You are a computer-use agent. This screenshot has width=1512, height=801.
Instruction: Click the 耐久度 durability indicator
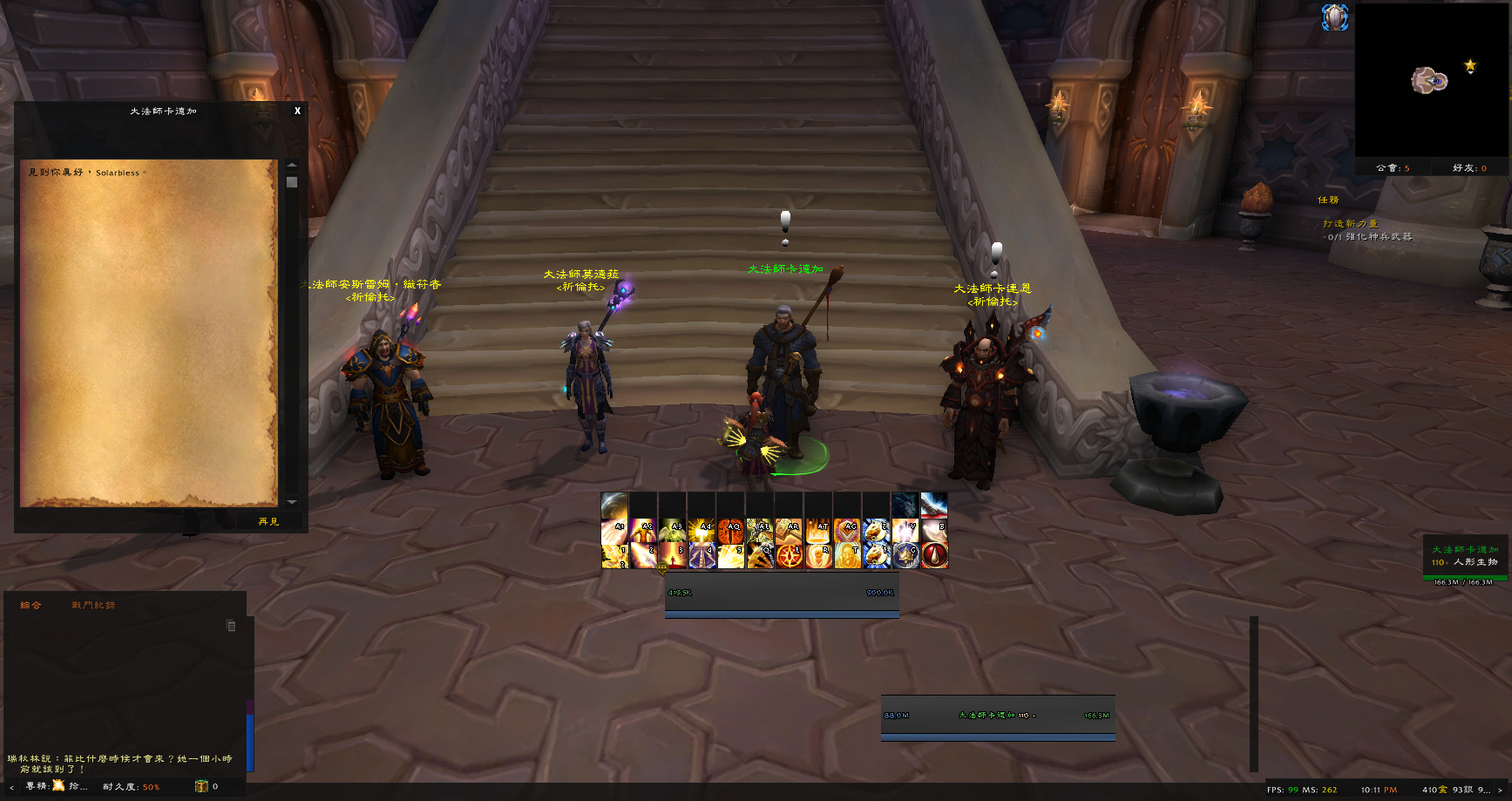[x=132, y=787]
